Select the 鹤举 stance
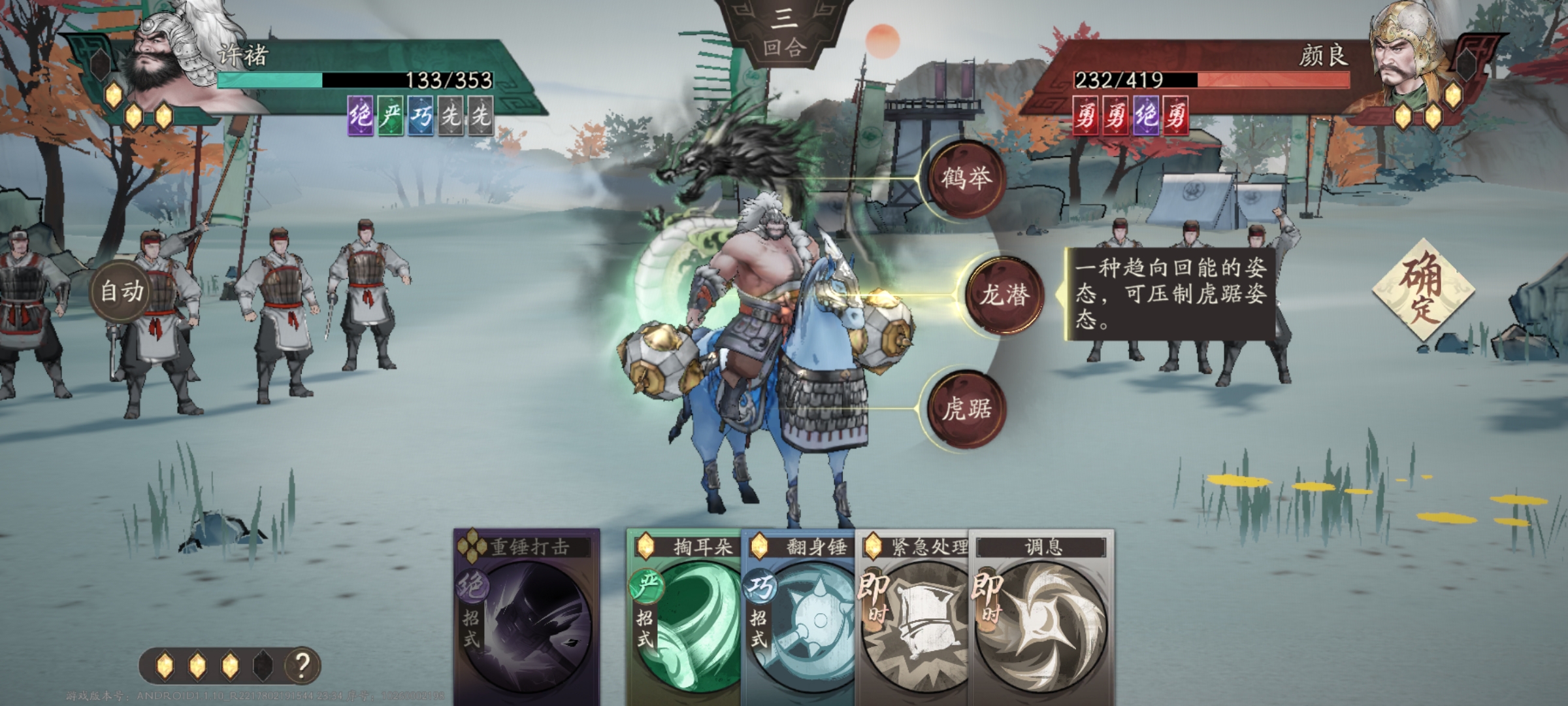Screen dimensions: 1568x706 966,178
